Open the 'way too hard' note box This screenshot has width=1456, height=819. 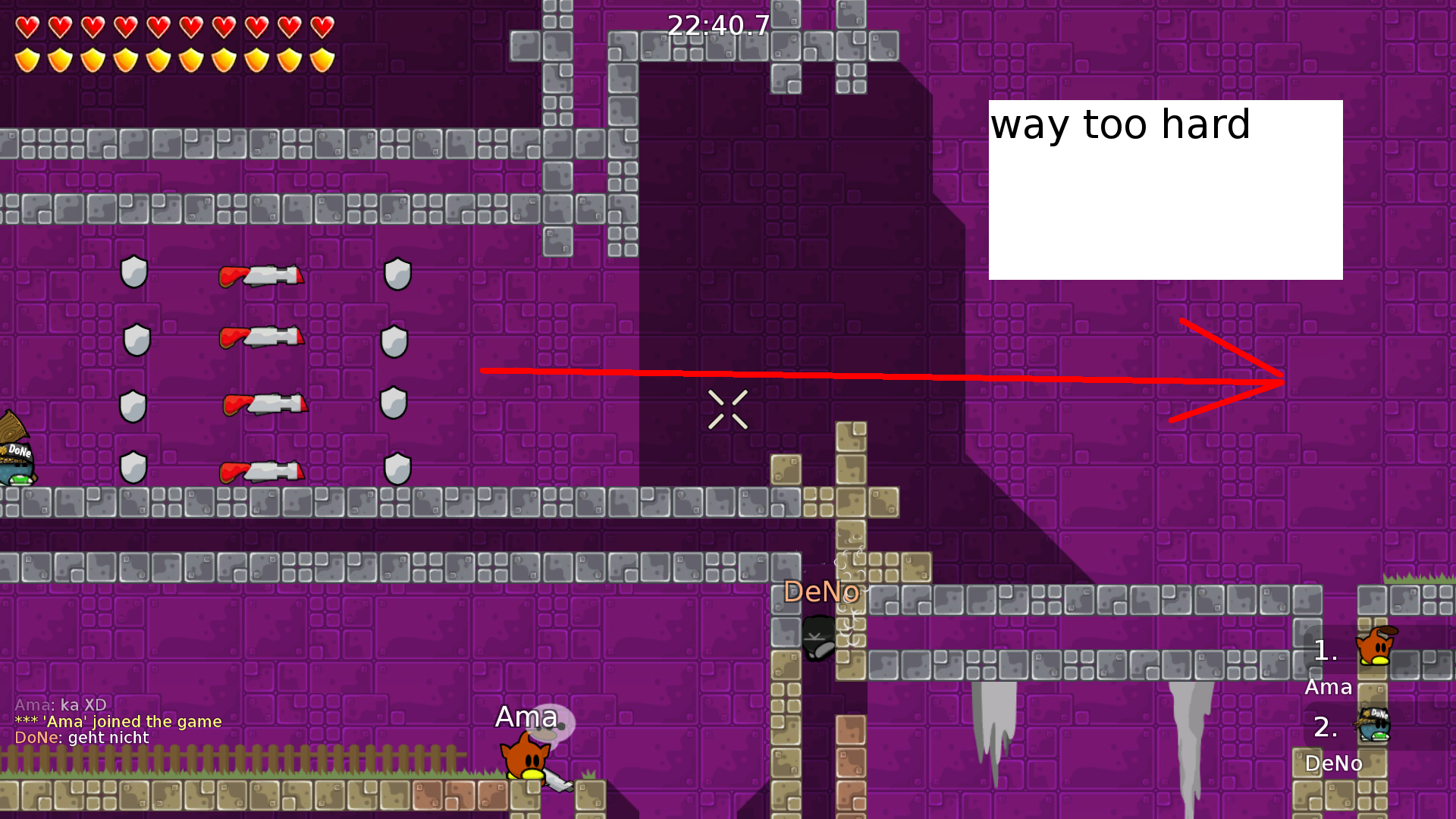(1164, 190)
